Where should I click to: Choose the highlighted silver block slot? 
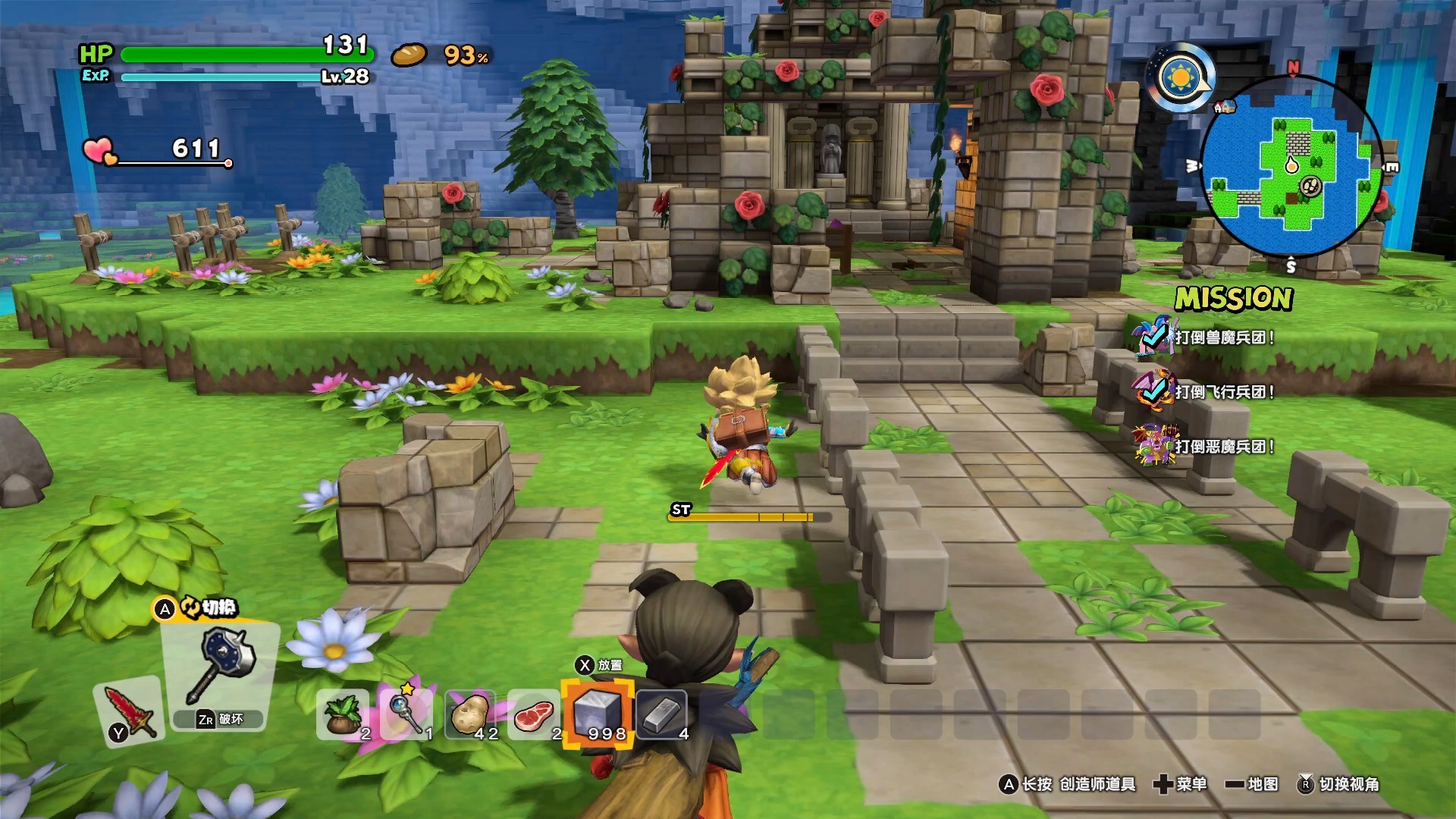click(598, 715)
